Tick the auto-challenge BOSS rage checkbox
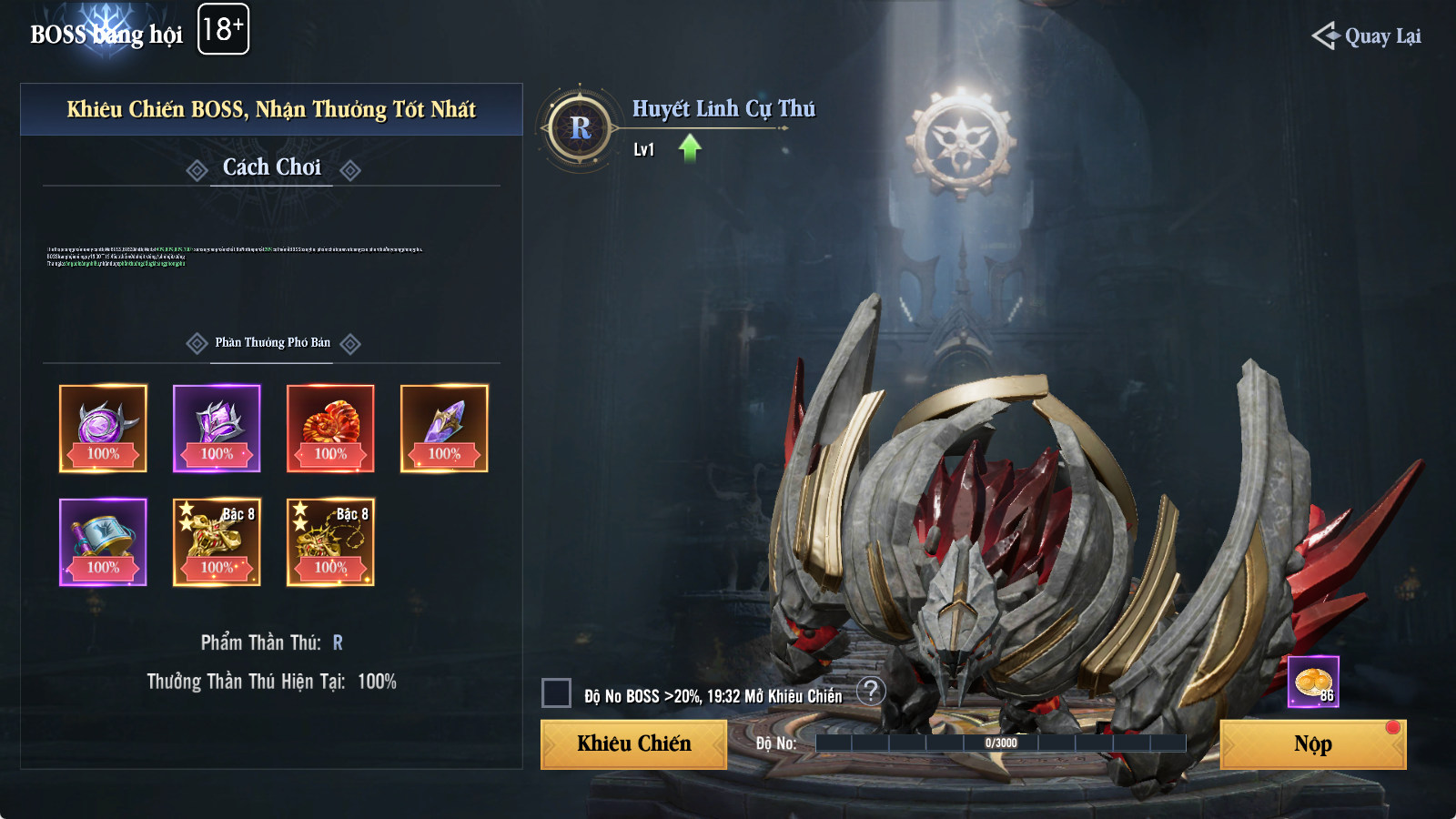The image size is (1456, 819). point(556,693)
